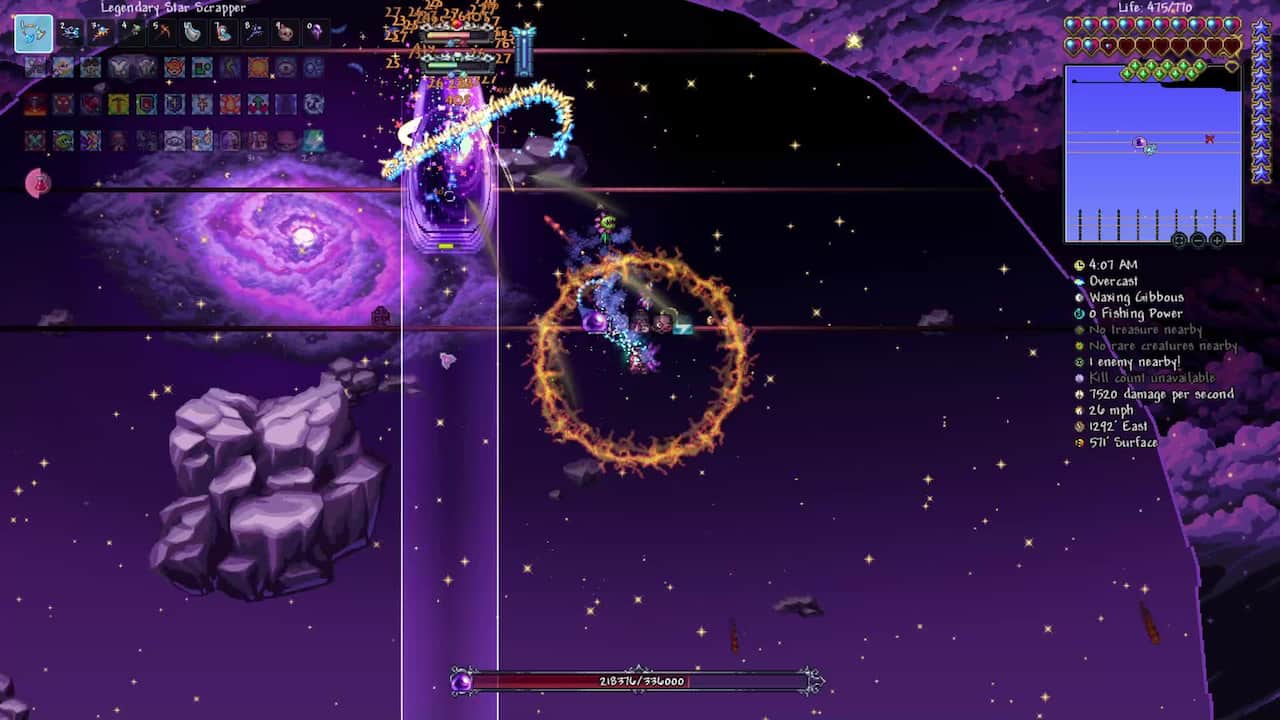Zoom out the minimap with minus button

point(1198,240)
